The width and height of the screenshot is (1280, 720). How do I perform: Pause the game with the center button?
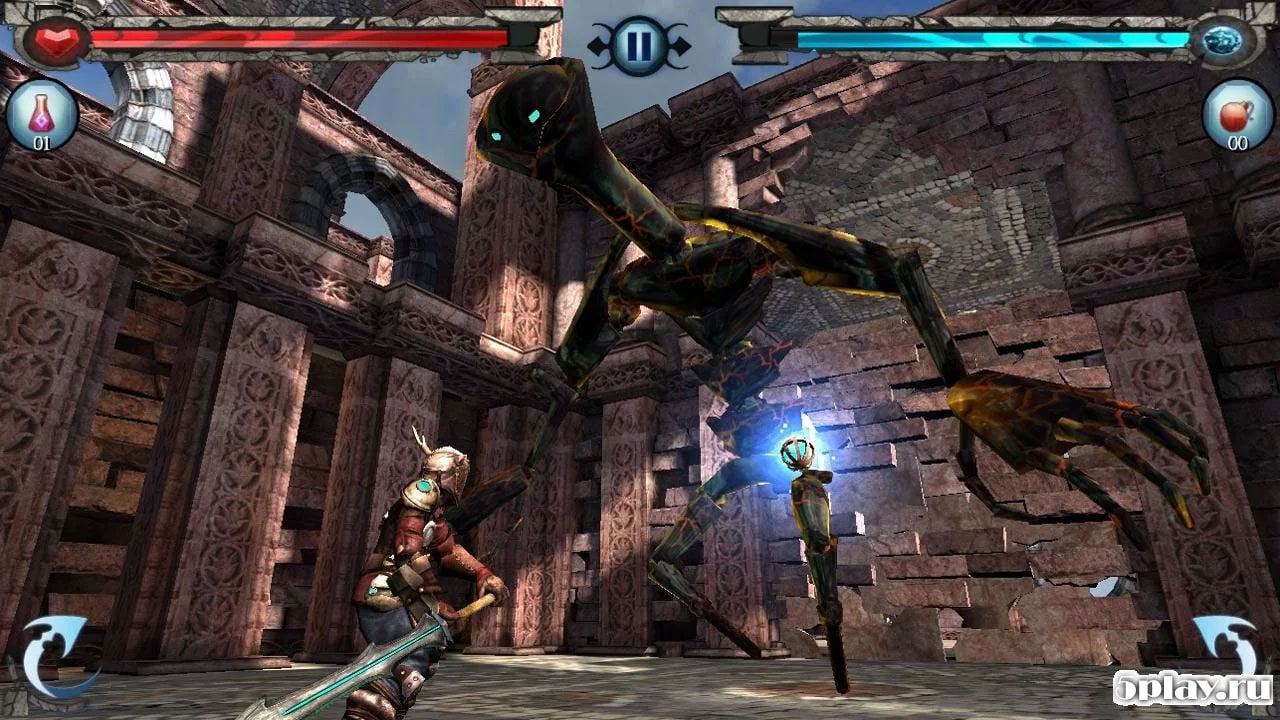pos(638,45)
